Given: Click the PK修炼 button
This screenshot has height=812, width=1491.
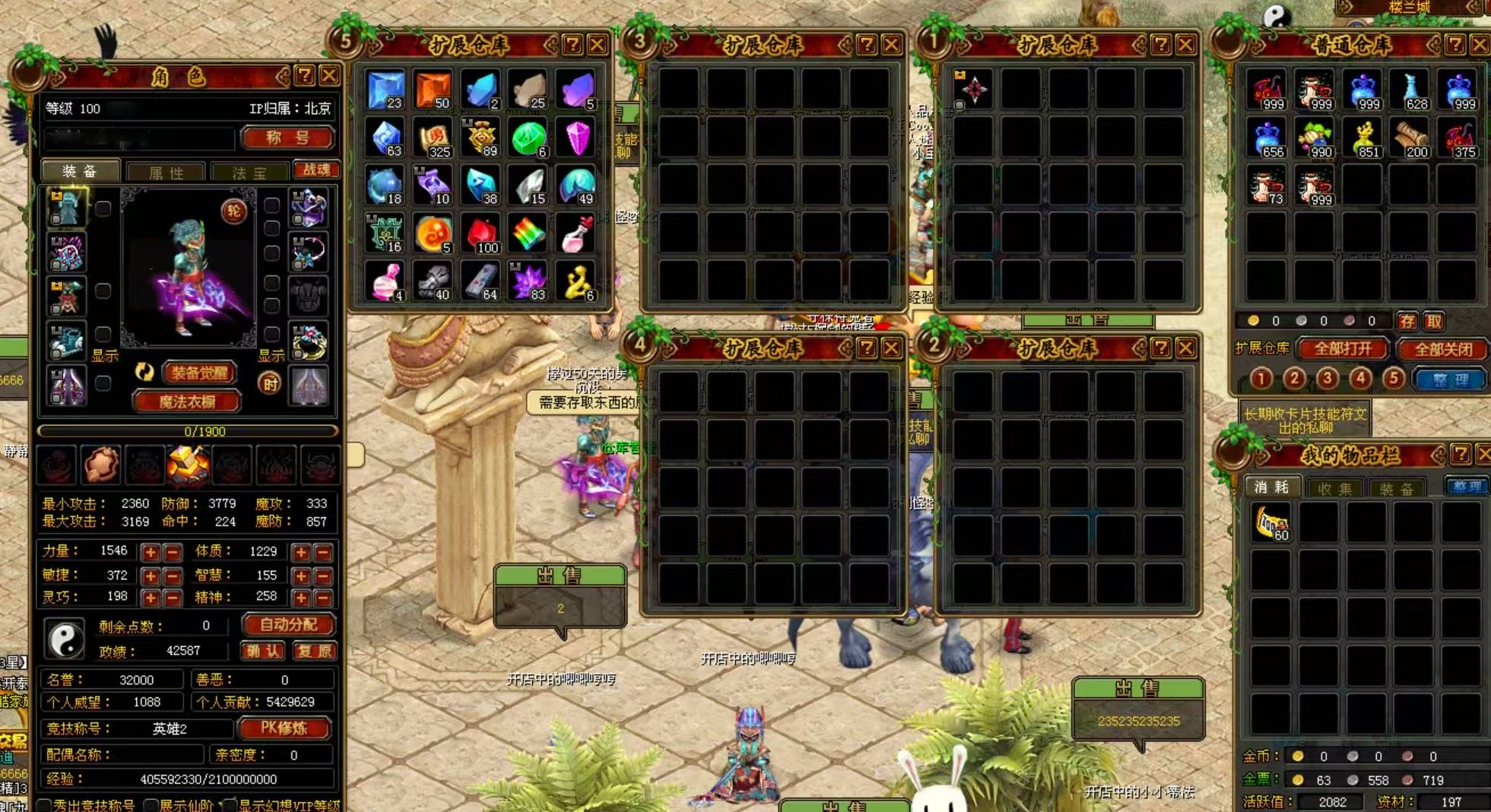Looking at the screenshot, I should (284, 728).
